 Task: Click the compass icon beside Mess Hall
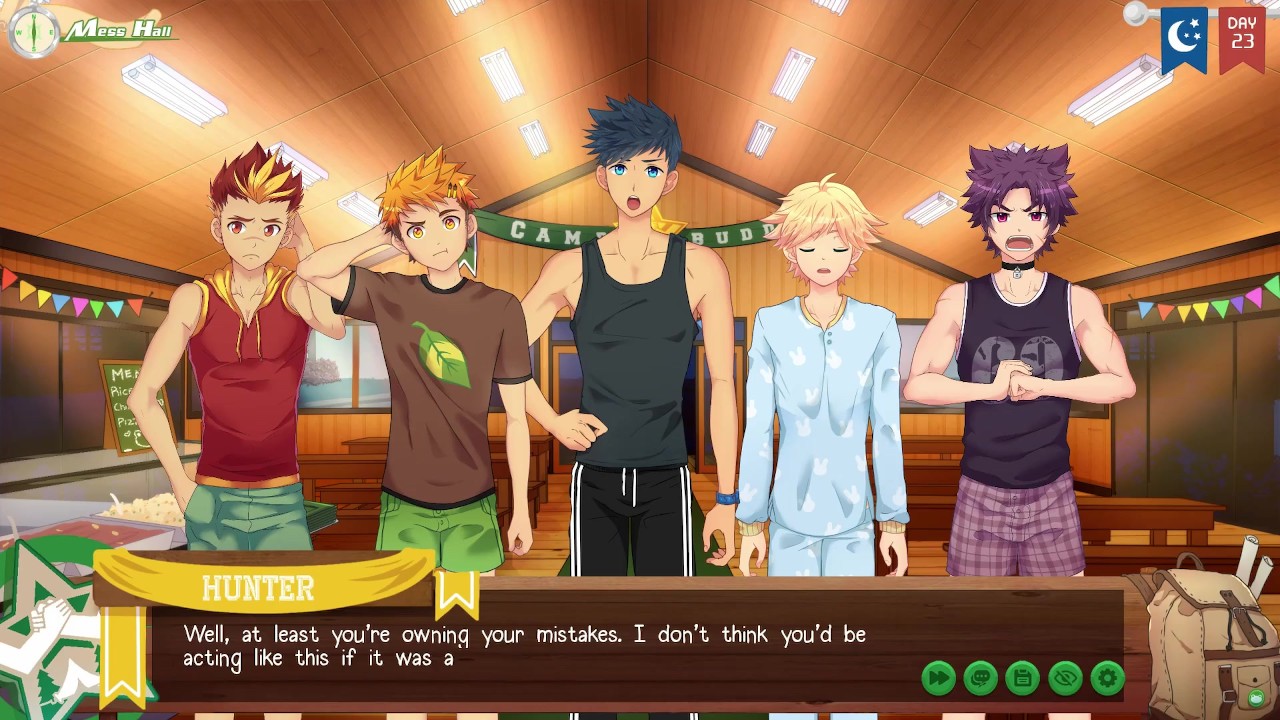tap(34, 32)
